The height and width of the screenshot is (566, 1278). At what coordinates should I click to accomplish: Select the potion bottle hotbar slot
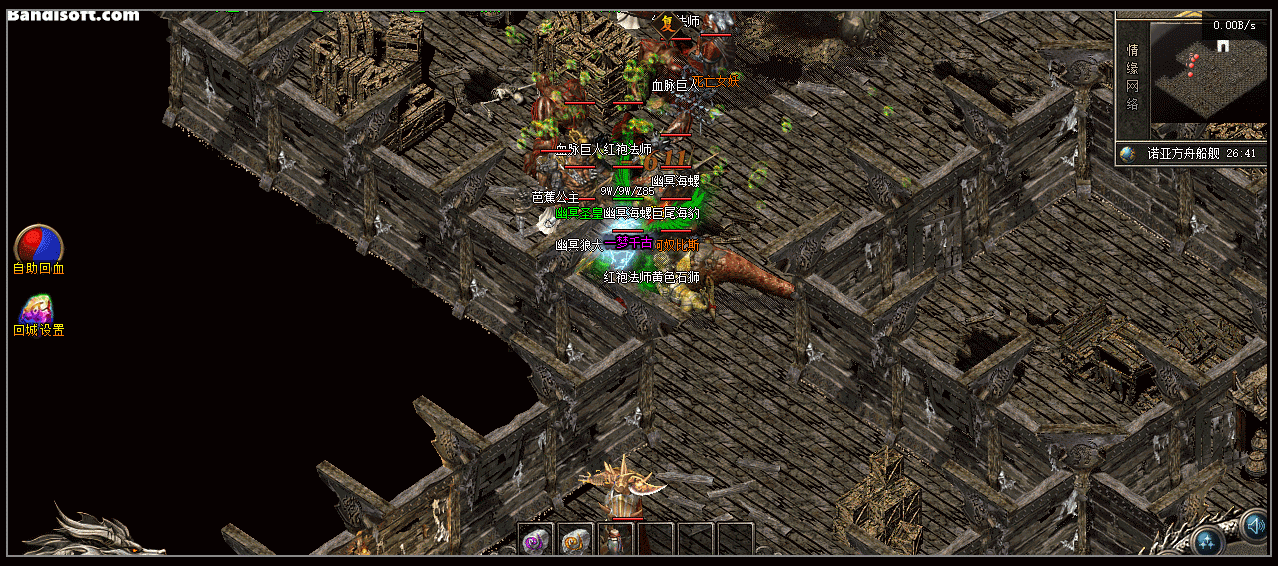click(616, 540)
